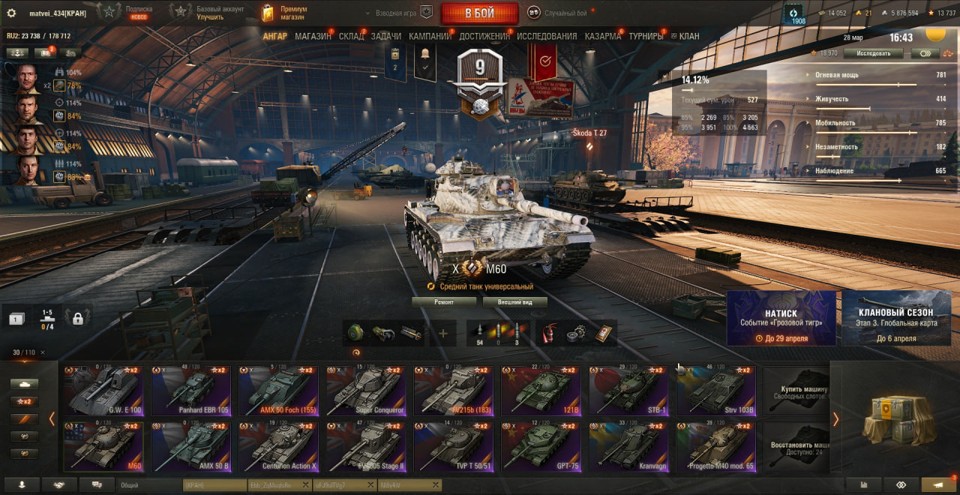Show the ДОСТИЖЕНИЯ tab
Screen dimensions: 960x495
click(484, 36)
